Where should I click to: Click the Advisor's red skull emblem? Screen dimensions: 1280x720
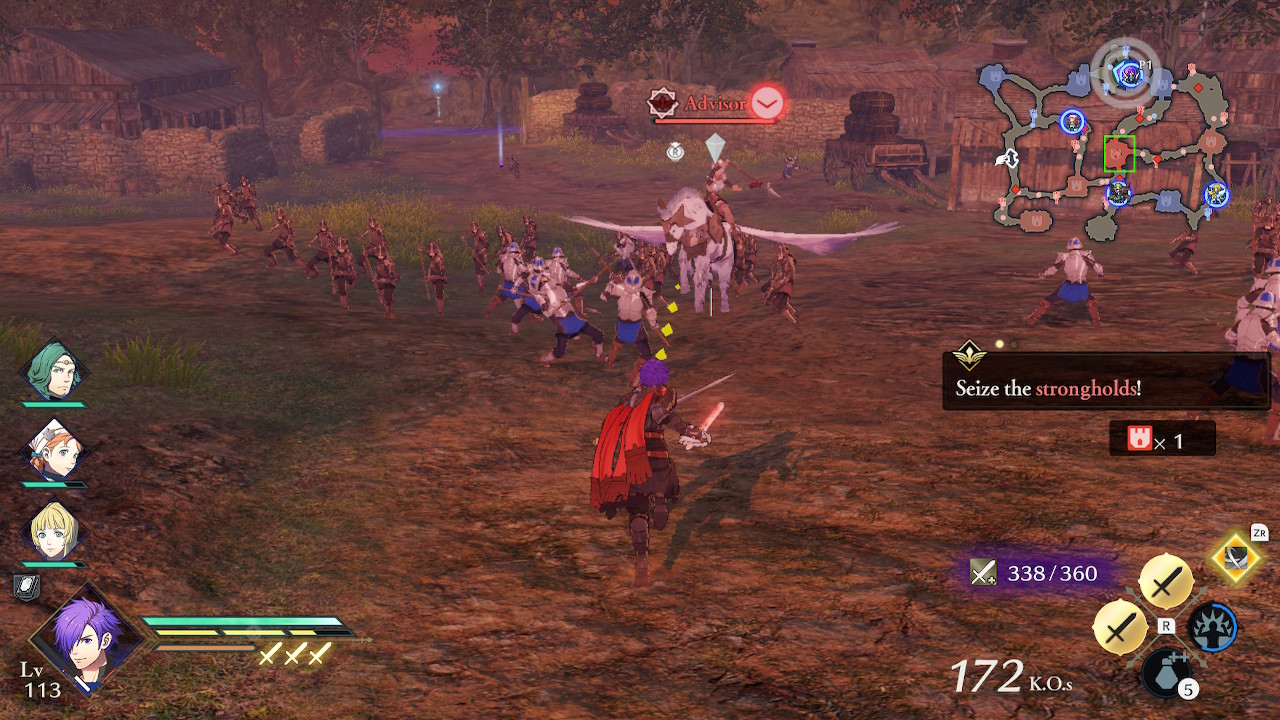[x=663, y=101]
